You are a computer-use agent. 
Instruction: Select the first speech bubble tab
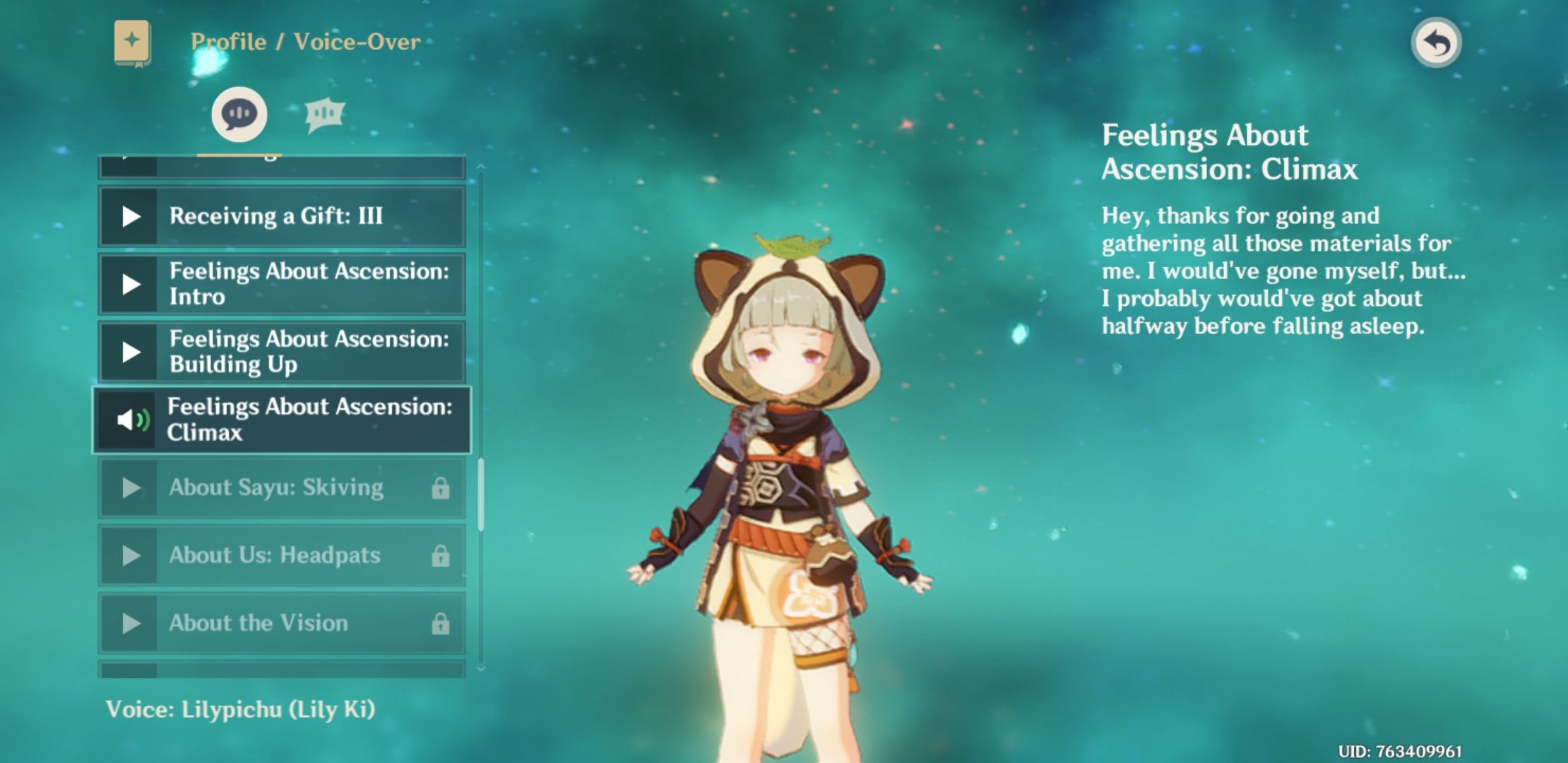pyautogui.click(x=239, y=114)
